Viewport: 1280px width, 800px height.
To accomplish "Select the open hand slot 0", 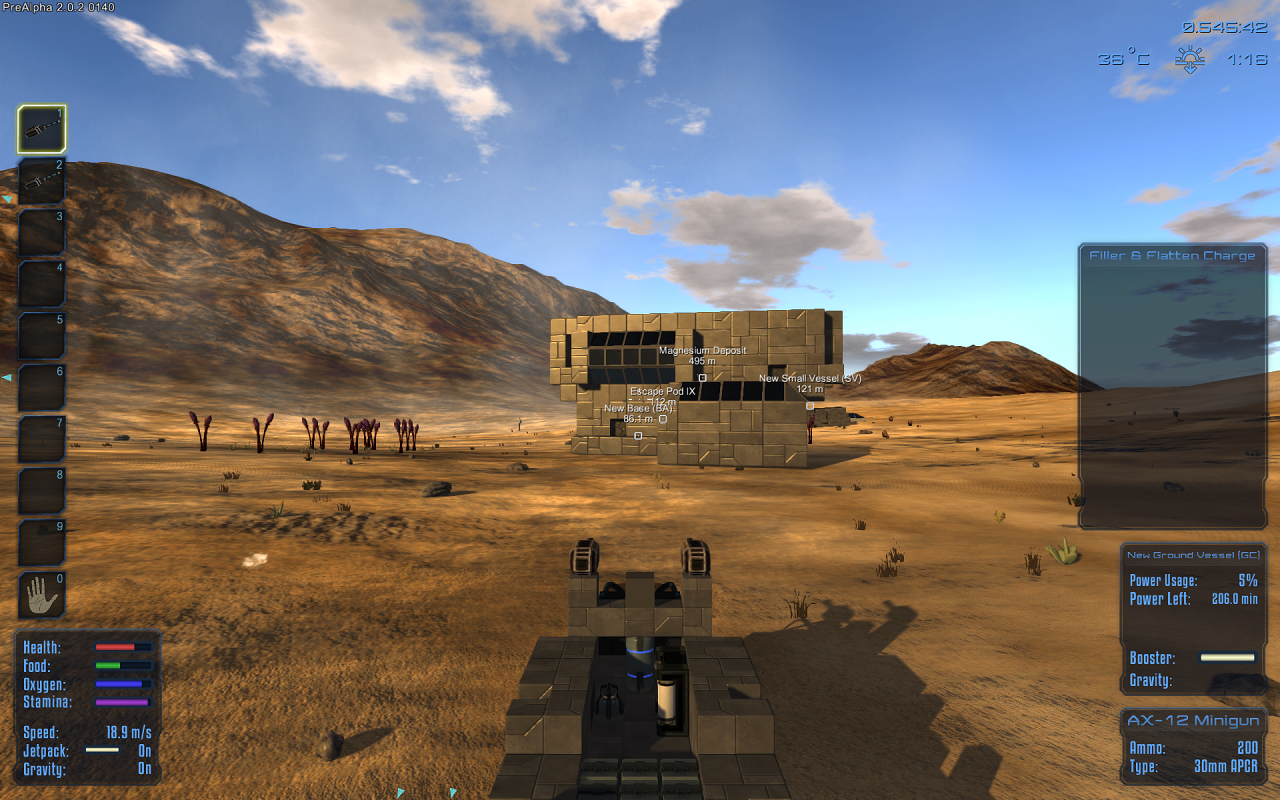I will pyautogui.click(x=41, y=595).
